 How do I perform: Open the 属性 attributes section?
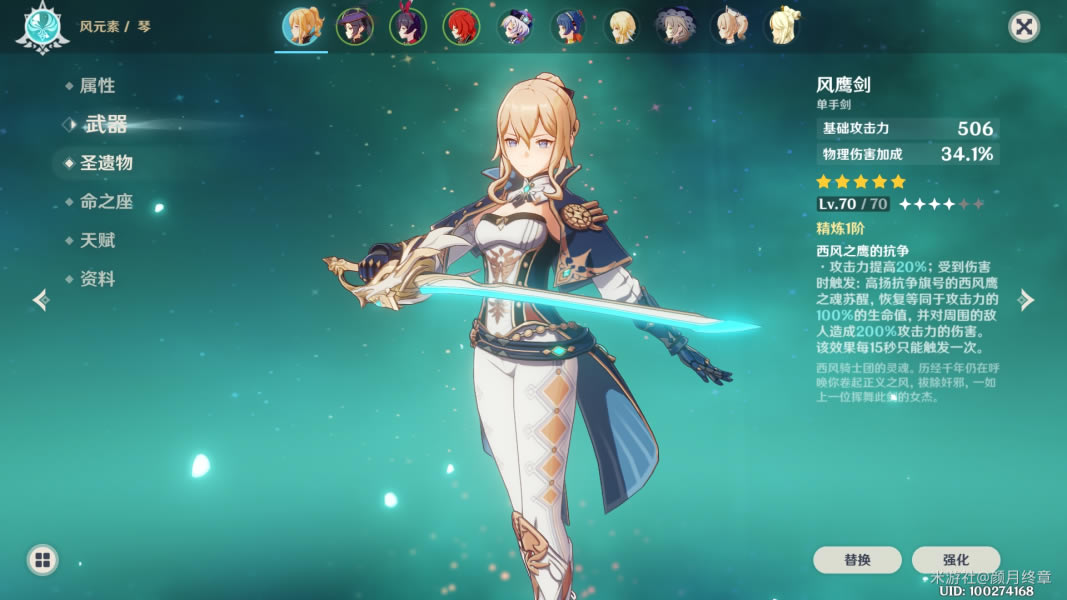tap(97, 86)
